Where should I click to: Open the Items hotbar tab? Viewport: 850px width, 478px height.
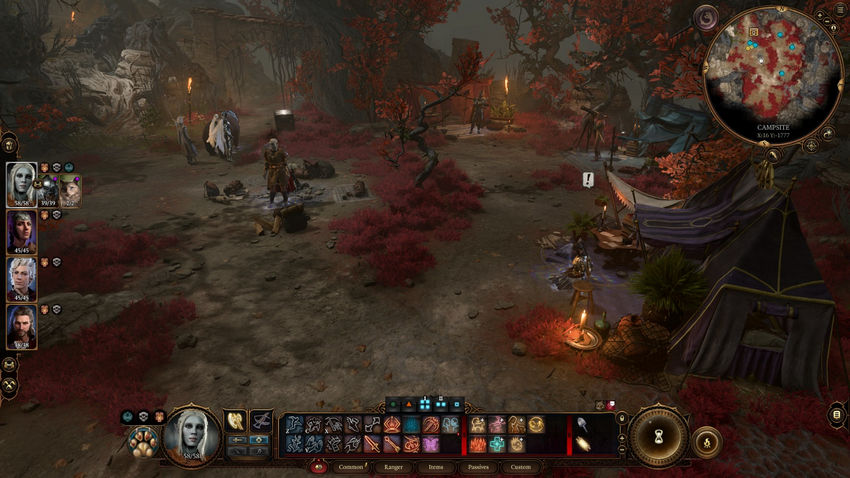click(436, 467)
